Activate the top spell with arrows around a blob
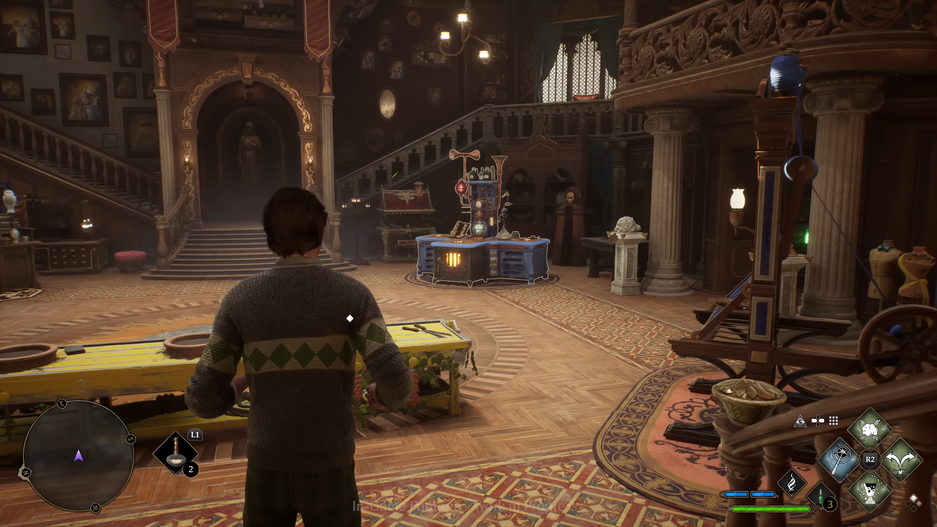The height and width of the screenshot is (527, 937). click(869, 430)
